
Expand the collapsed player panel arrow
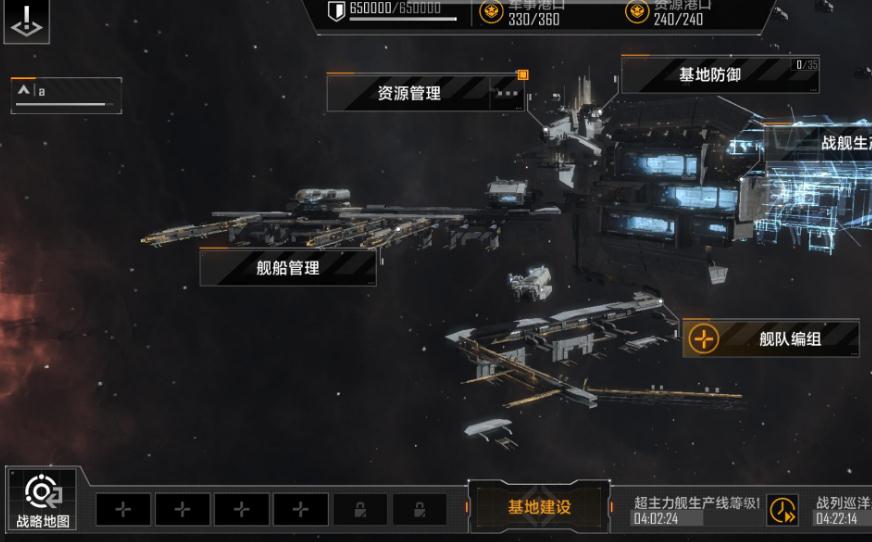23,92
